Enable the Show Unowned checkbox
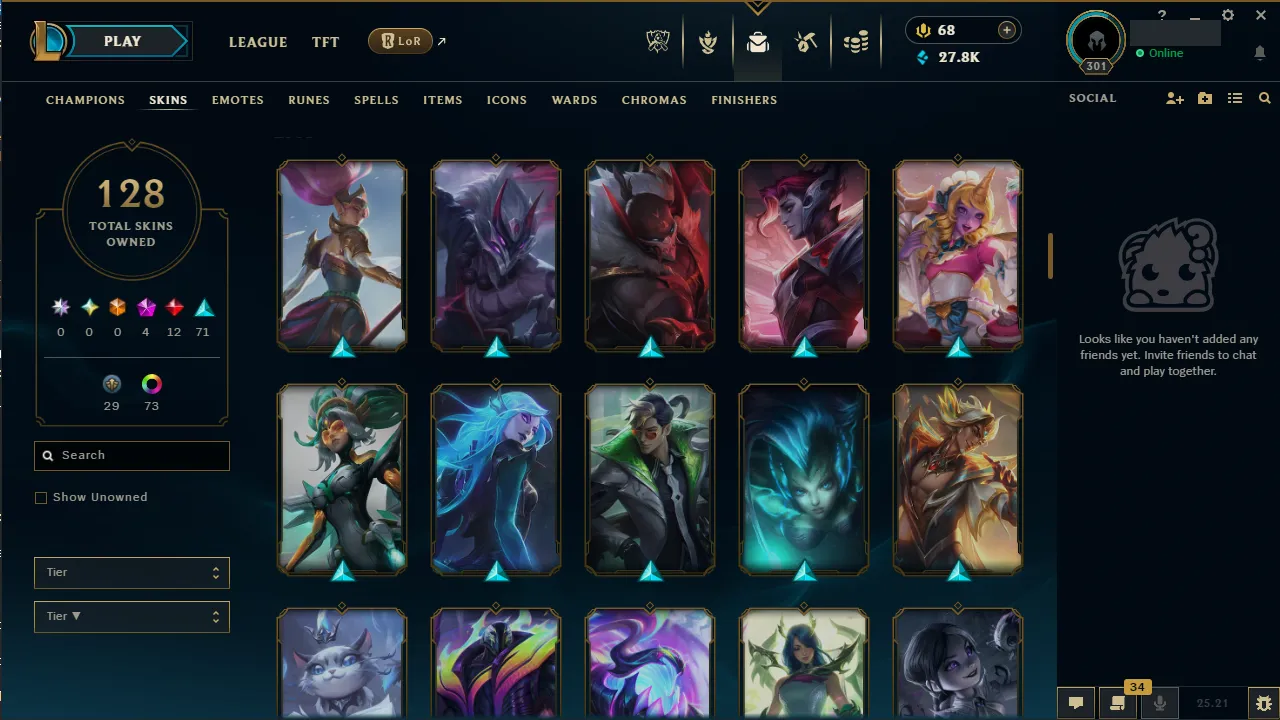Image resolution: width=1280 pixels, height=720 pixels. [x=41, y=497]
